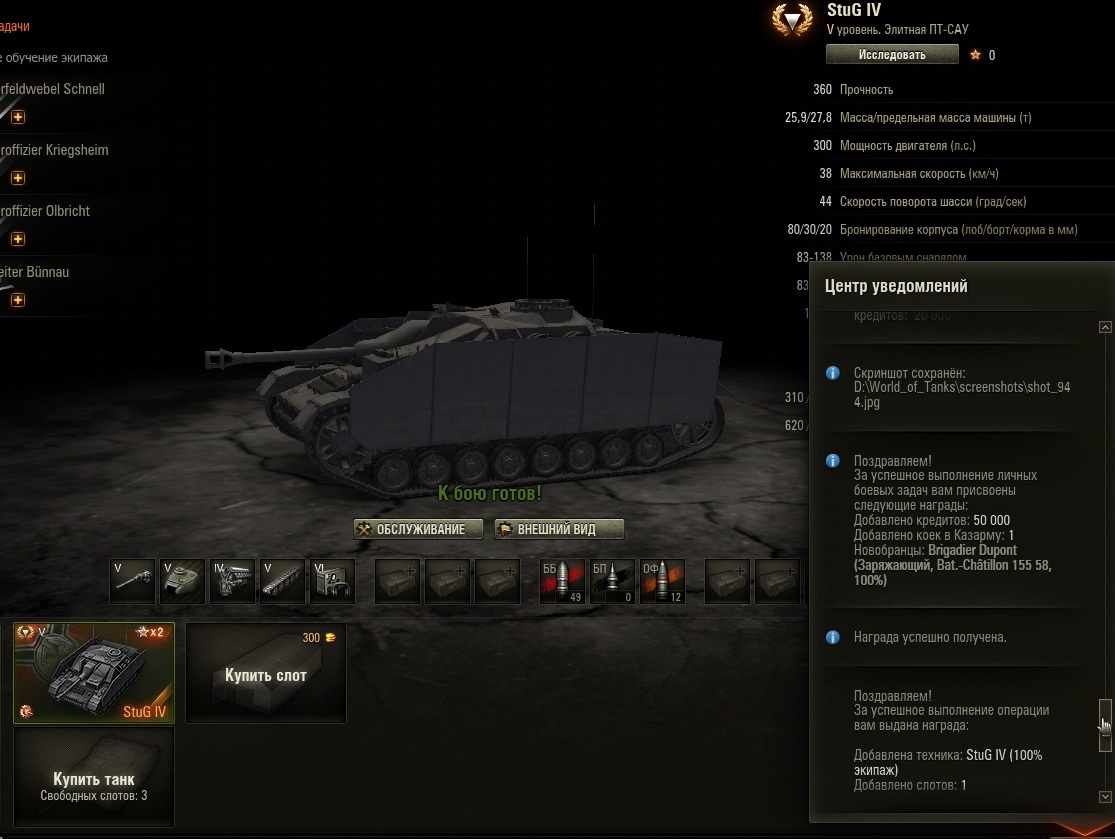Open the radio module slot

tap(331, 581)
